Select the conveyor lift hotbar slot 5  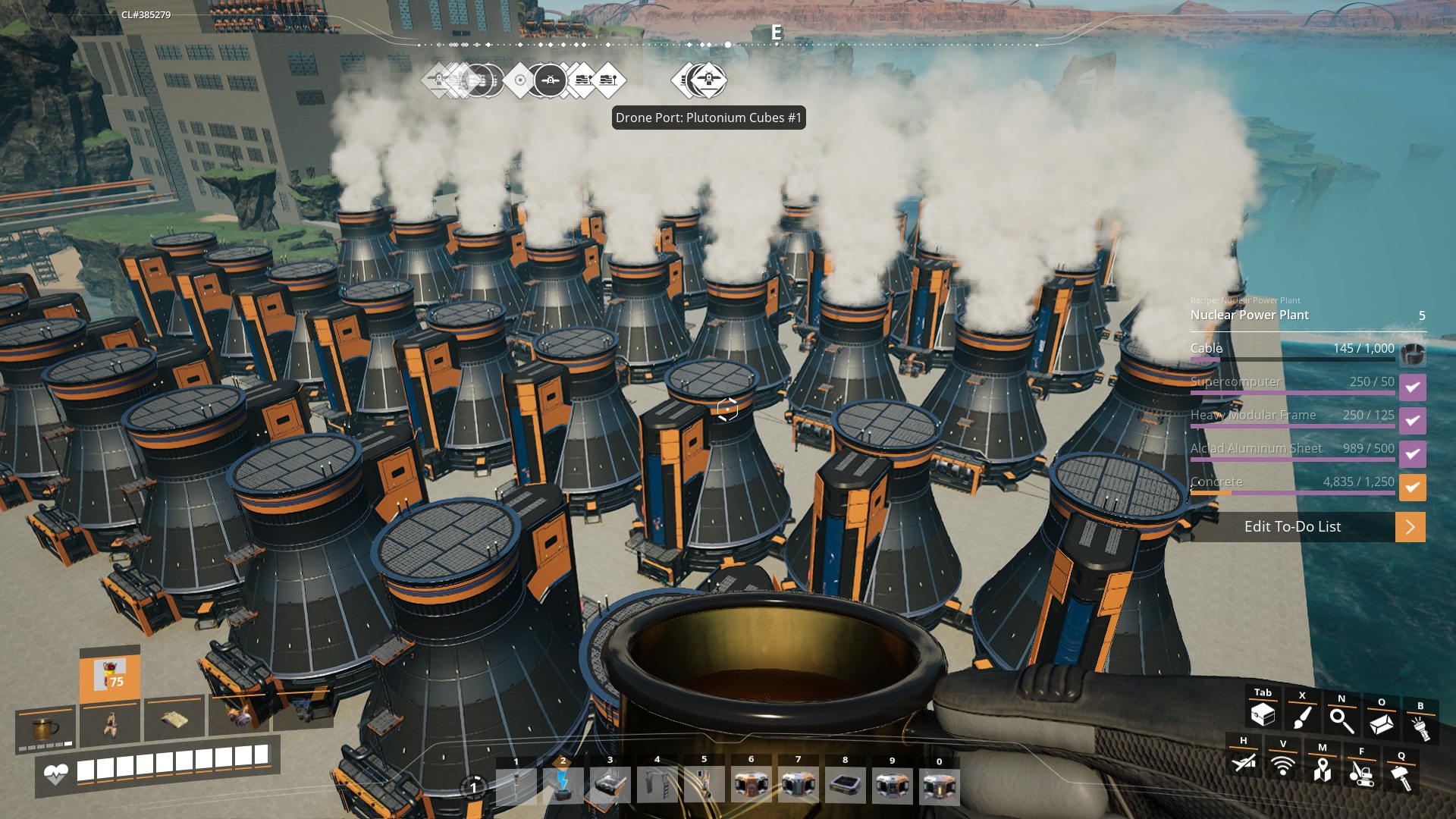704,785
